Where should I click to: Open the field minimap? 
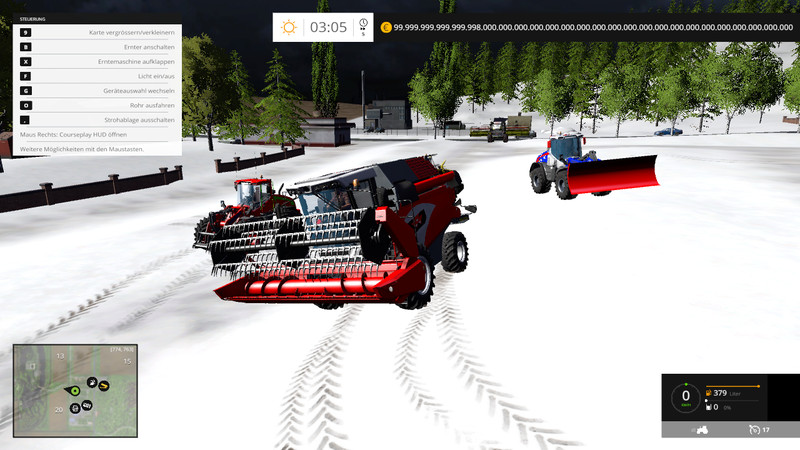tap(75, 390)
